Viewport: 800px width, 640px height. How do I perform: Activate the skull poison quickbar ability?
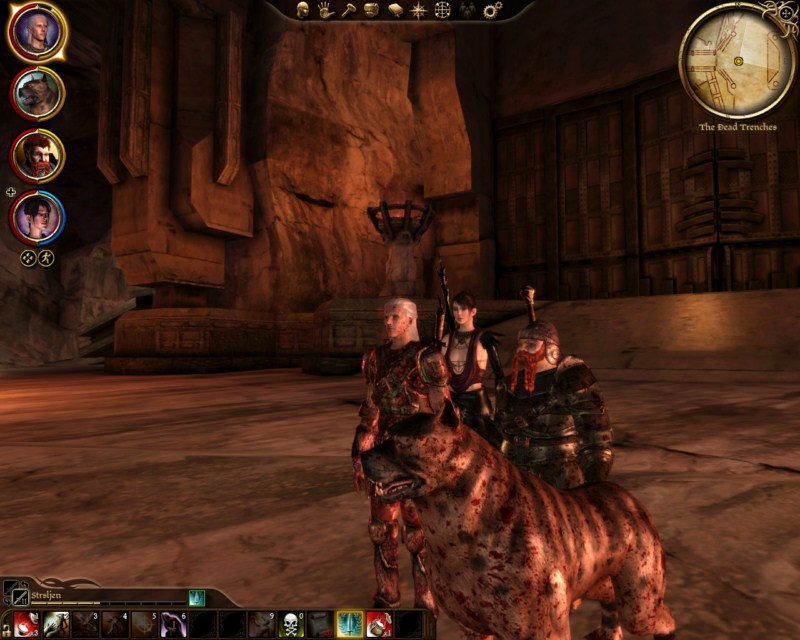pos(291,624)
